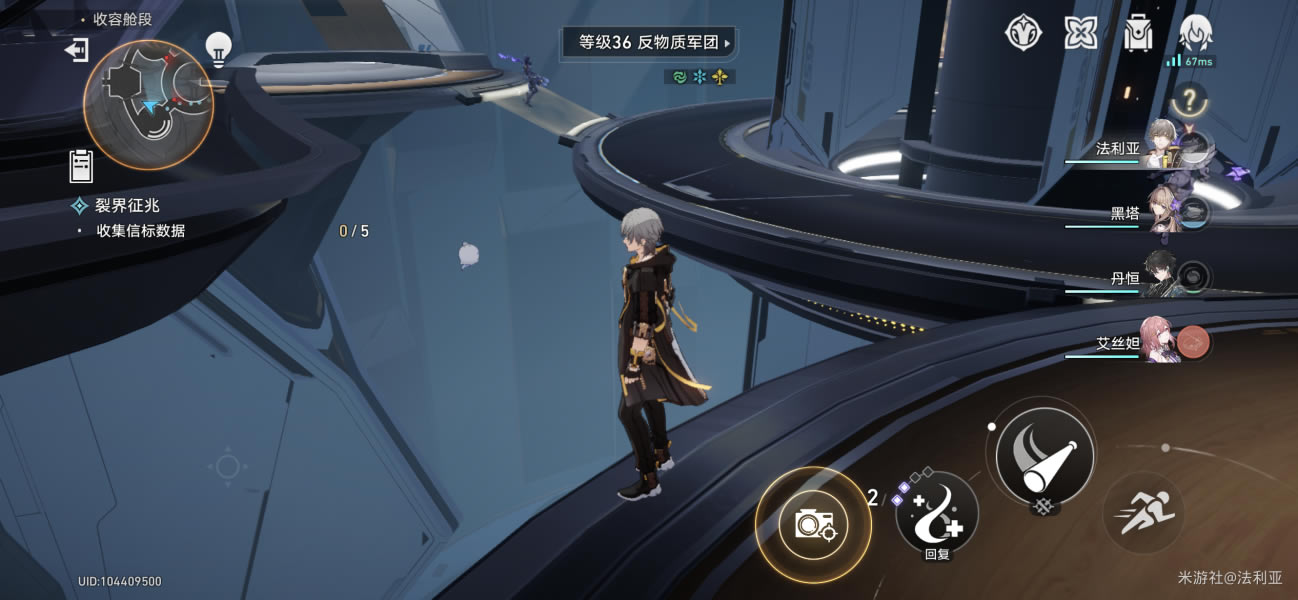Open the character portrait menu icon

click(1196, 33)
